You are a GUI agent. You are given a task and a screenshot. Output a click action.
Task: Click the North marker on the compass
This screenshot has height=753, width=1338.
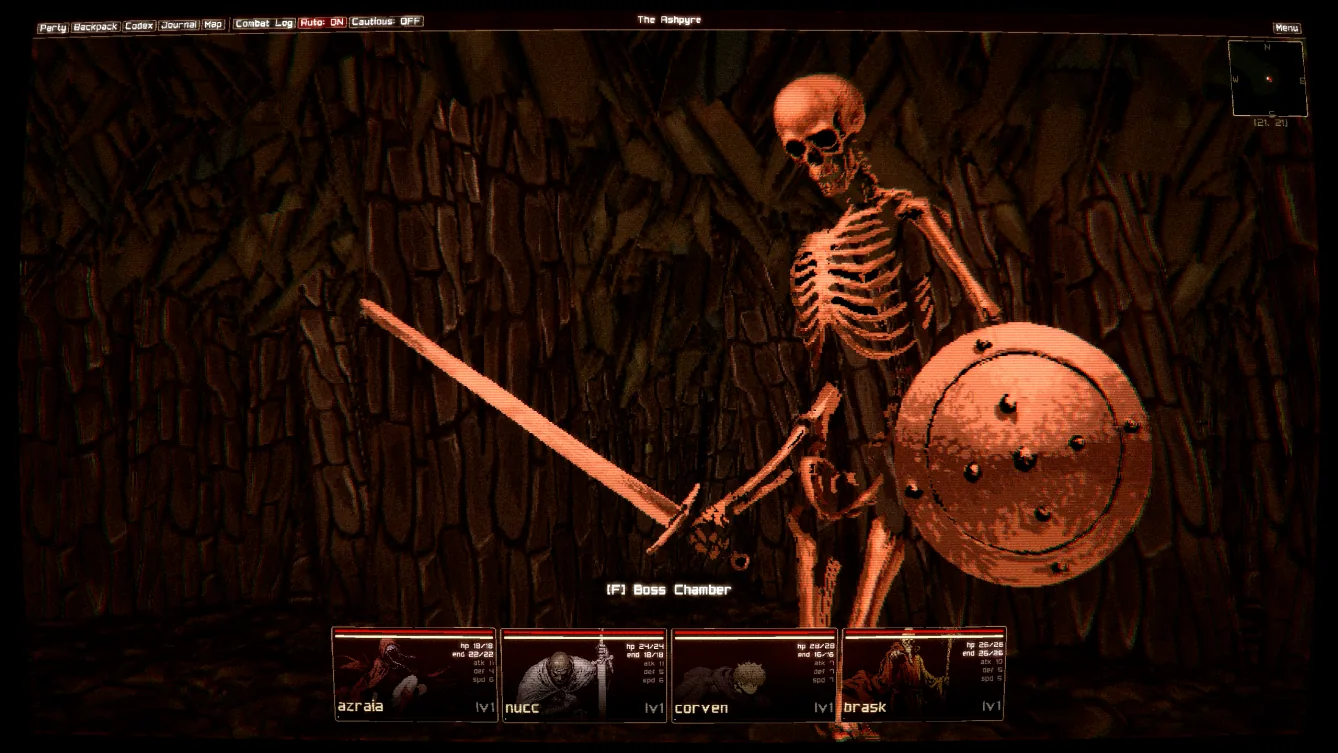[x=1268, y=45]
